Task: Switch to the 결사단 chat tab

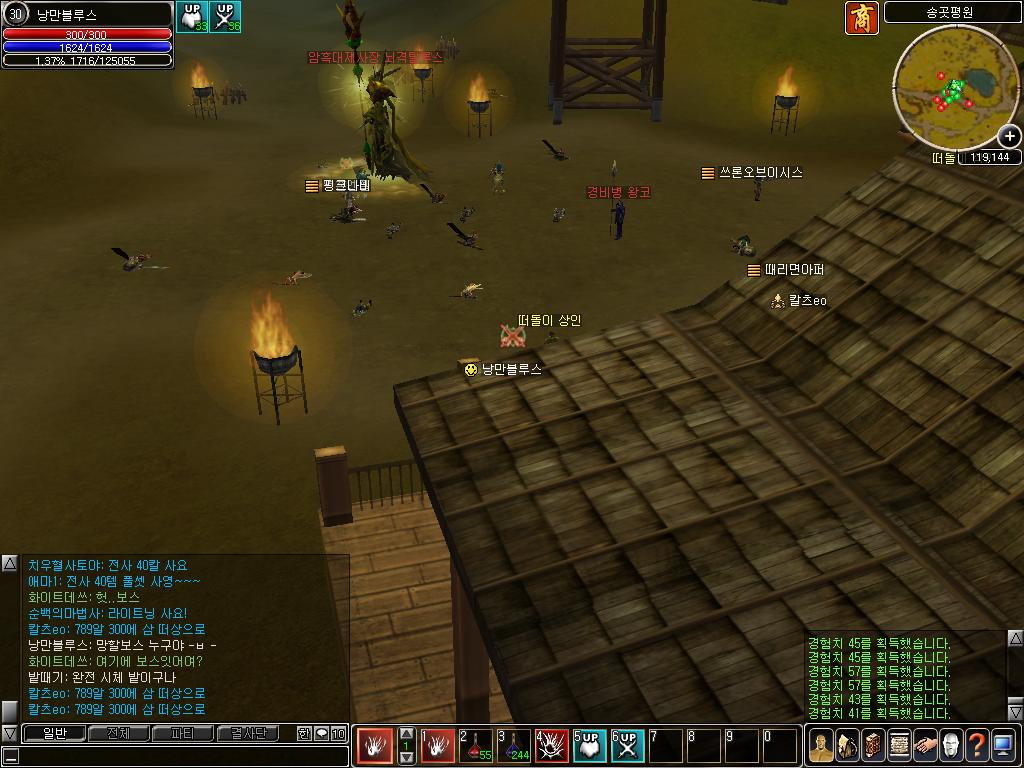Action: pyautogui.click(x=248, y=734)
